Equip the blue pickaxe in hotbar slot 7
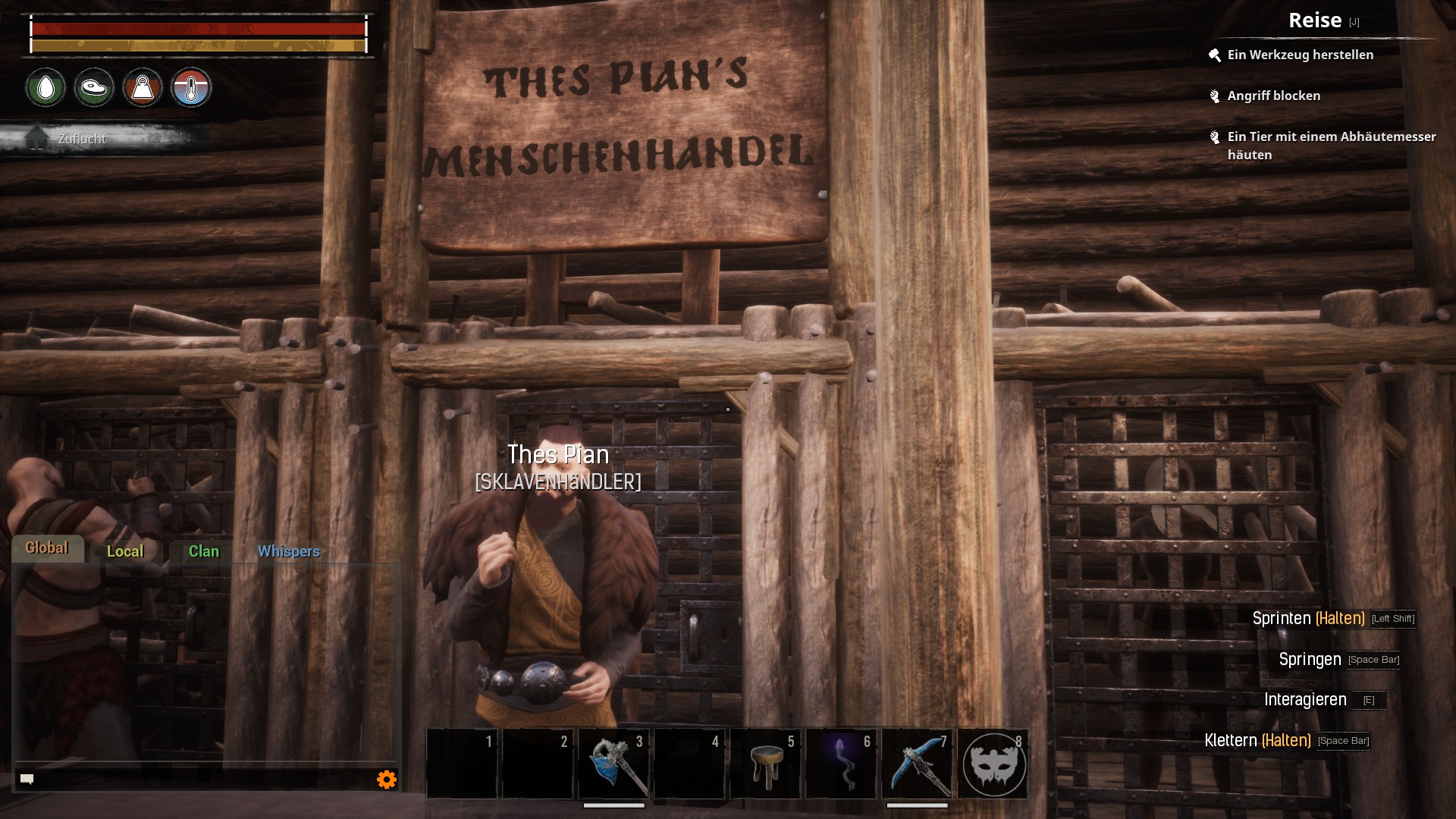The height and width of the screenshot is (819, 1456). tap(917, 764)
